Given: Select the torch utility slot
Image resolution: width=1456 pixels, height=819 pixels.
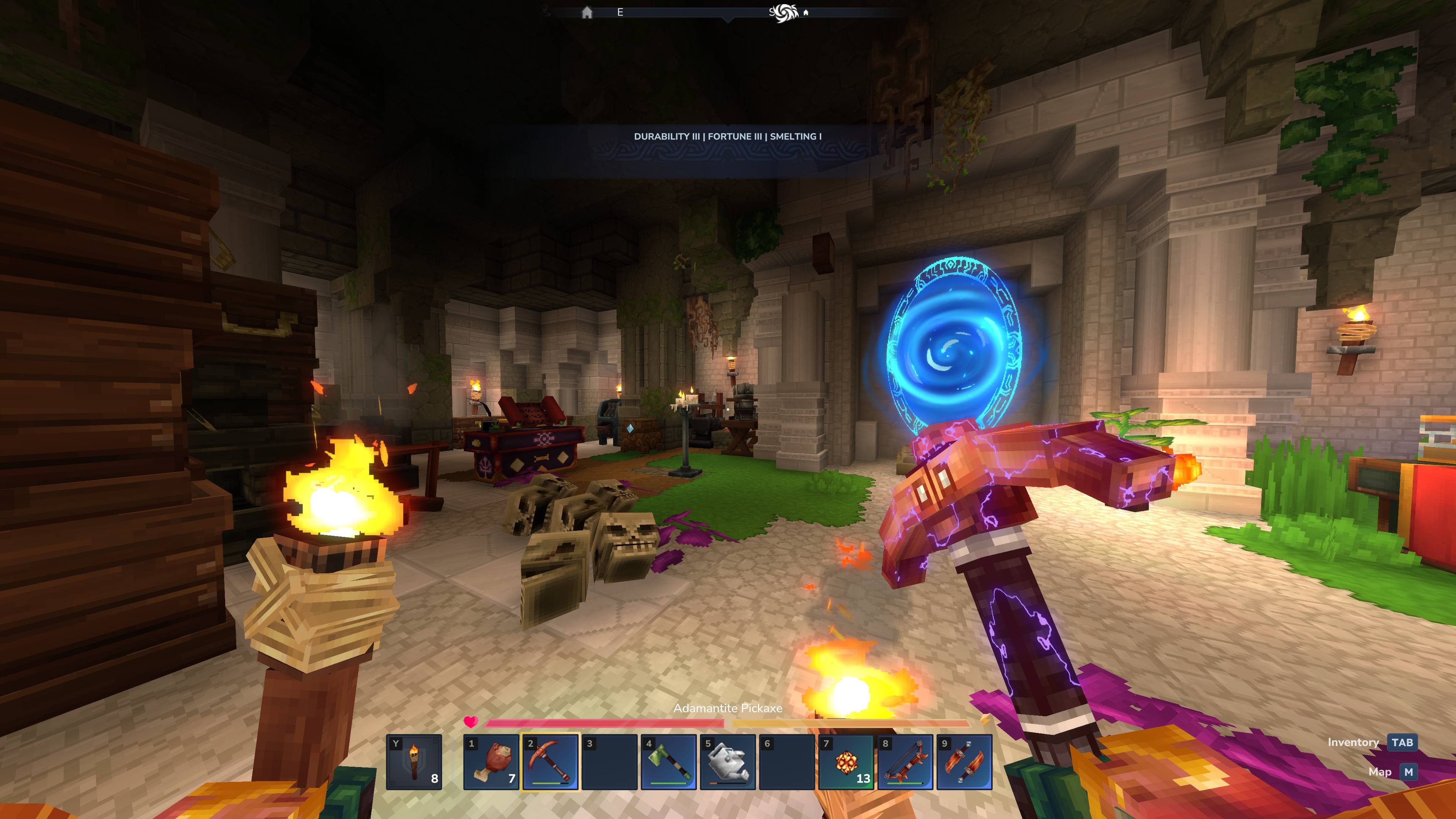Looking at the screenshot, I should pos(414,761).
